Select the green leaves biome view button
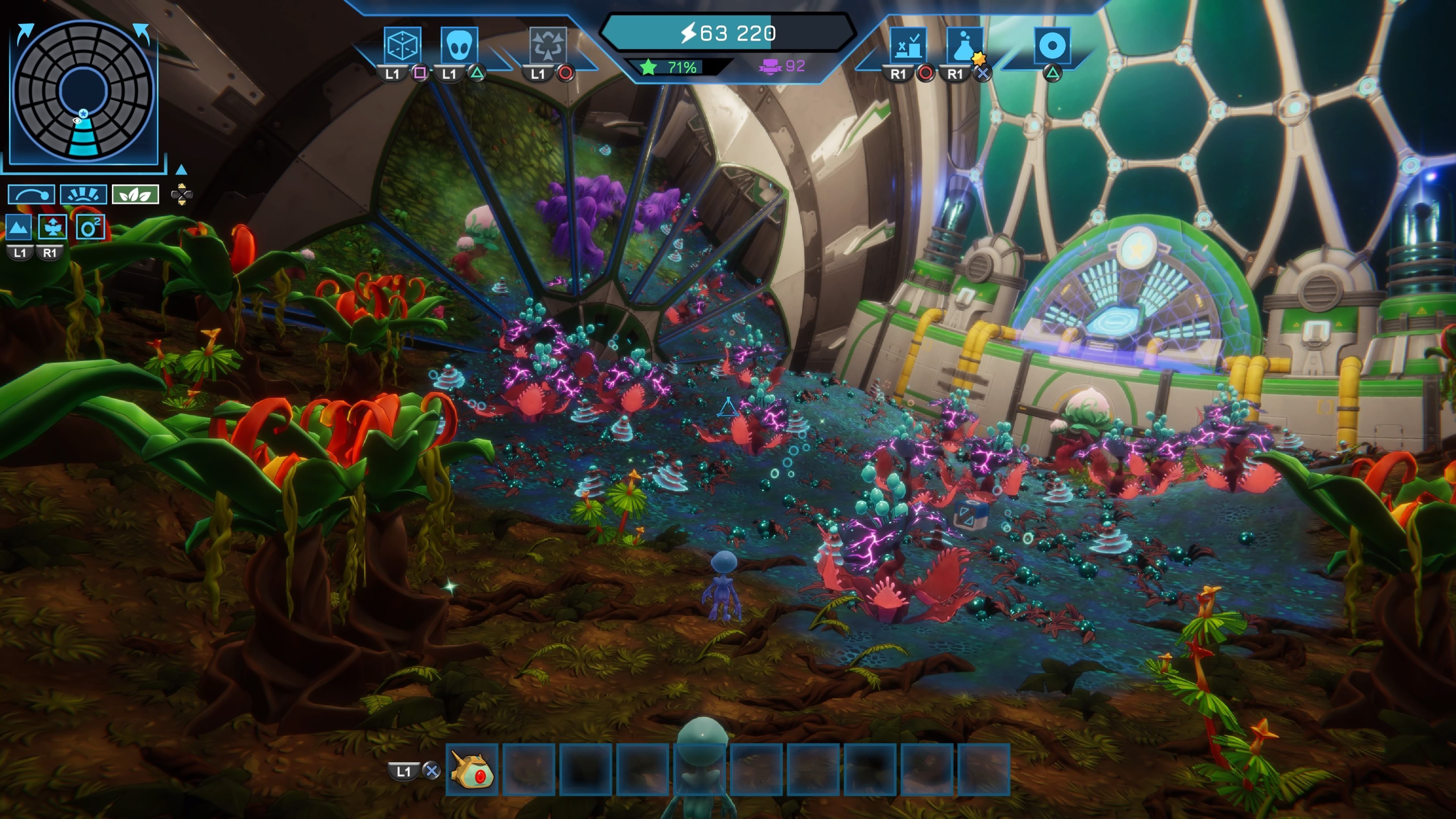The image size is (1456, 819). click(x=135, y=195)
